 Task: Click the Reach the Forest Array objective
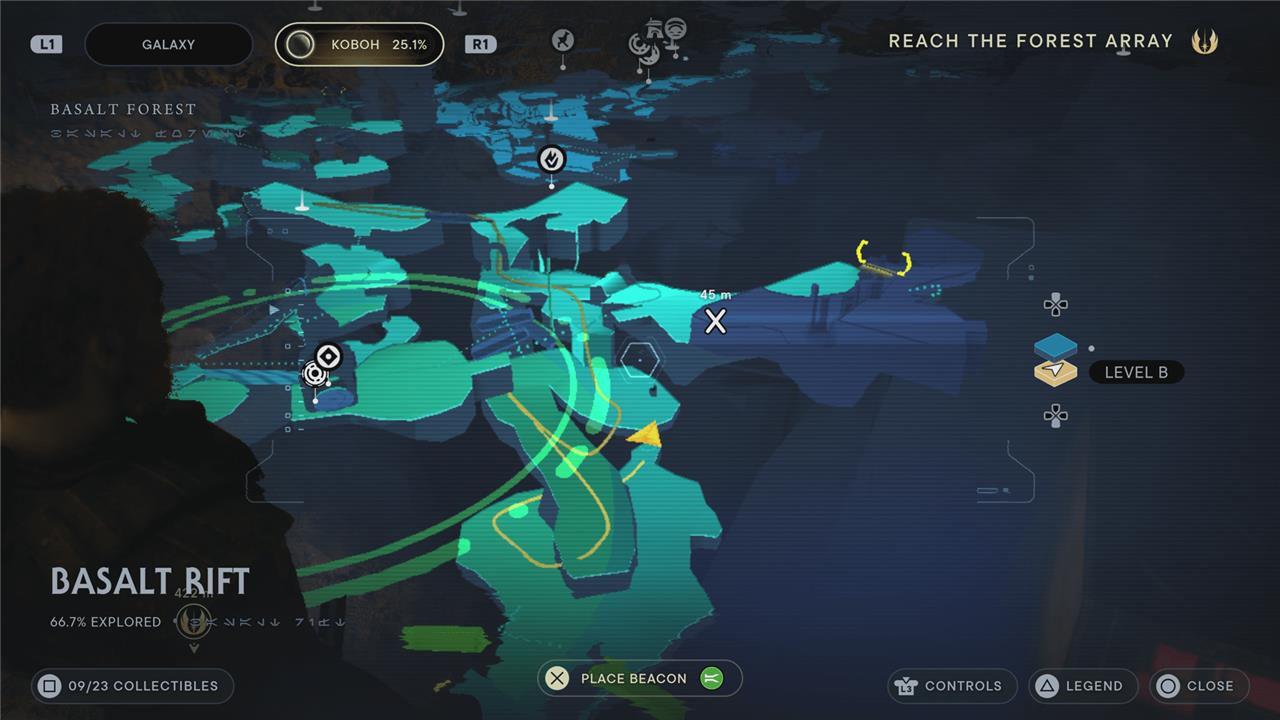click(1030, 41)
